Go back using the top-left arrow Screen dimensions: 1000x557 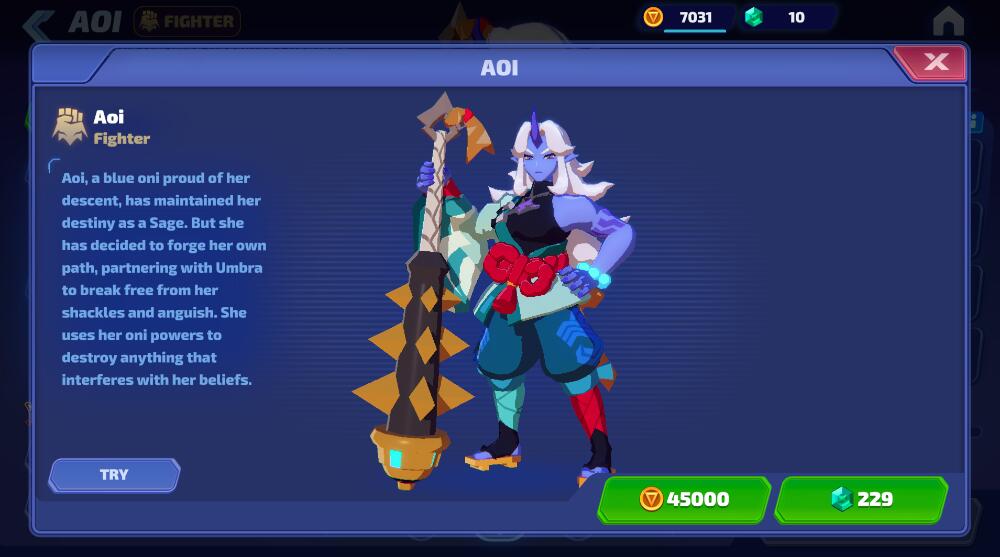pos(39,22)
